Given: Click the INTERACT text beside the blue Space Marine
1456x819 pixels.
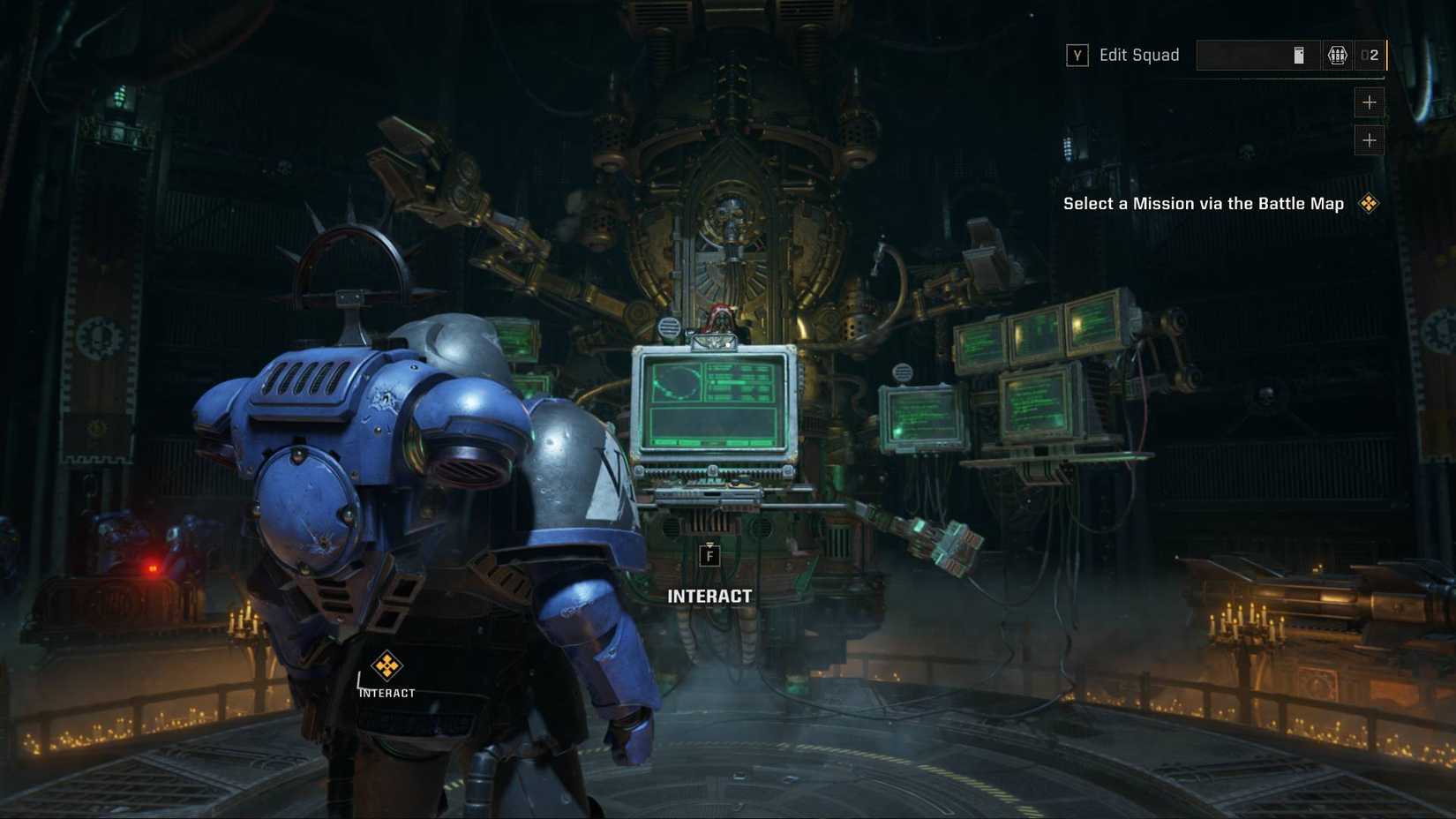Looking at the screenshot, I should point(386,693).
